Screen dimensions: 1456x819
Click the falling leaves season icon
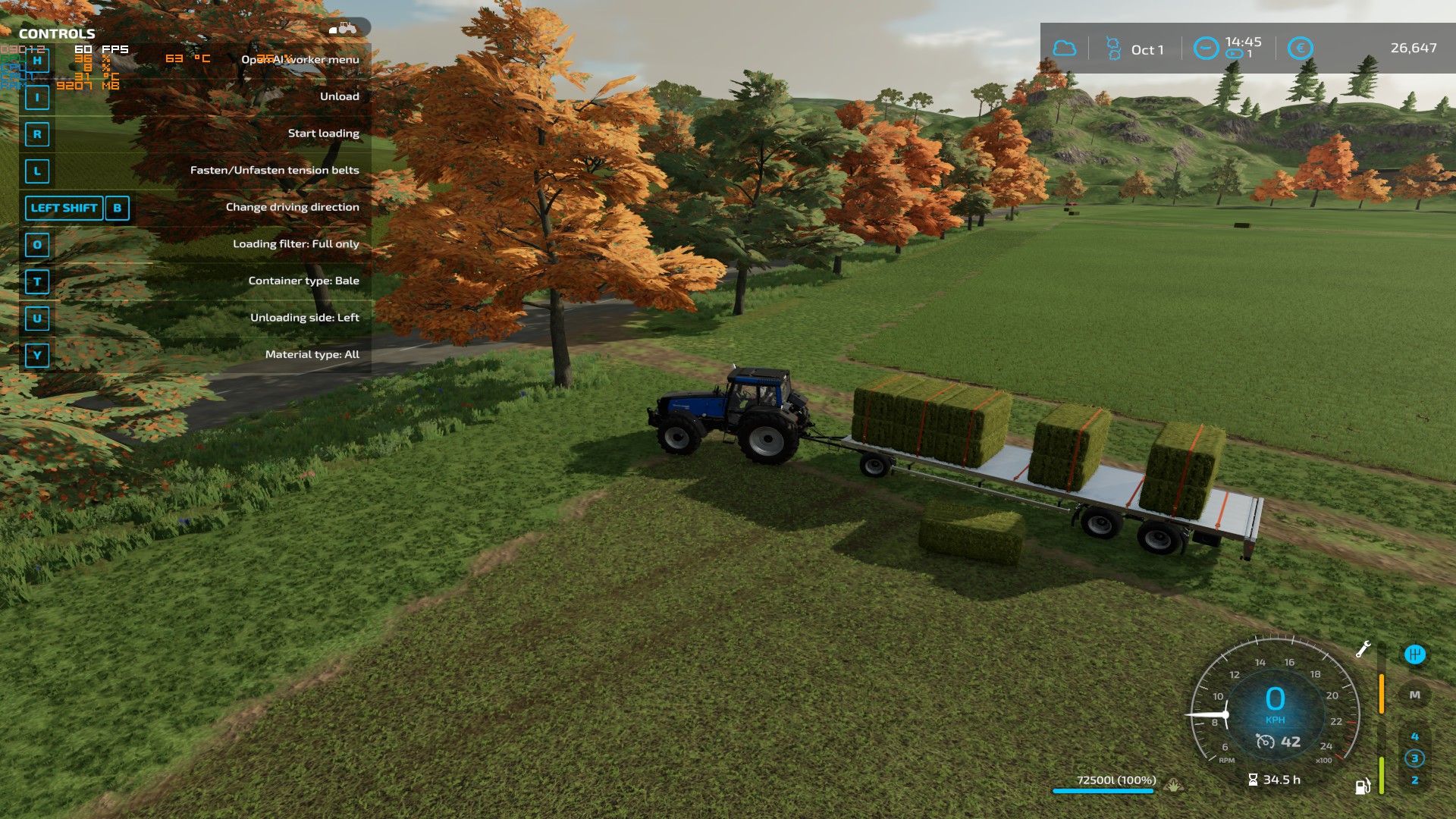click(1113, 48)
